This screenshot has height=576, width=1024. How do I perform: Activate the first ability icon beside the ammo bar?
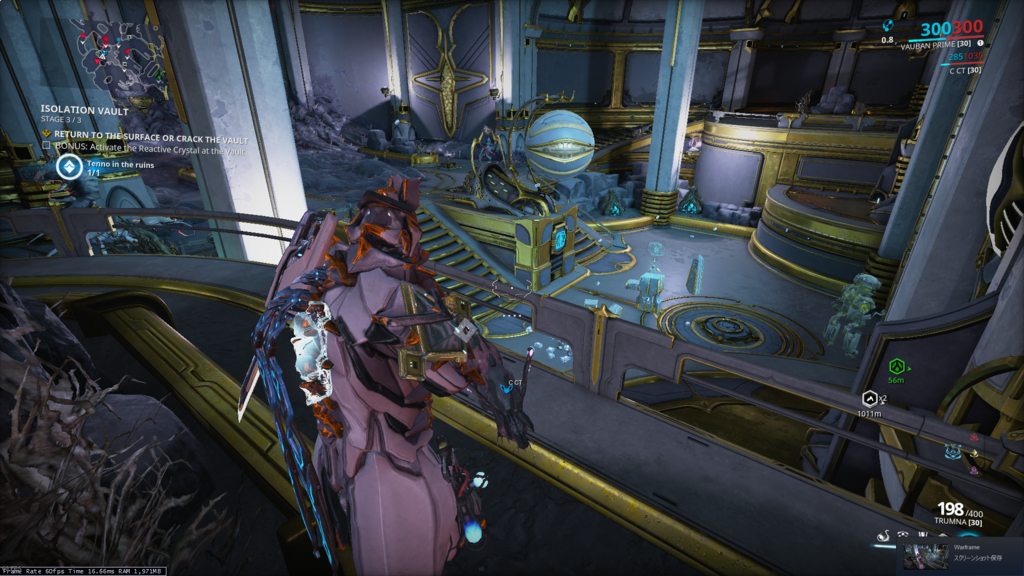pyautogui.click(x=884, y=538)
